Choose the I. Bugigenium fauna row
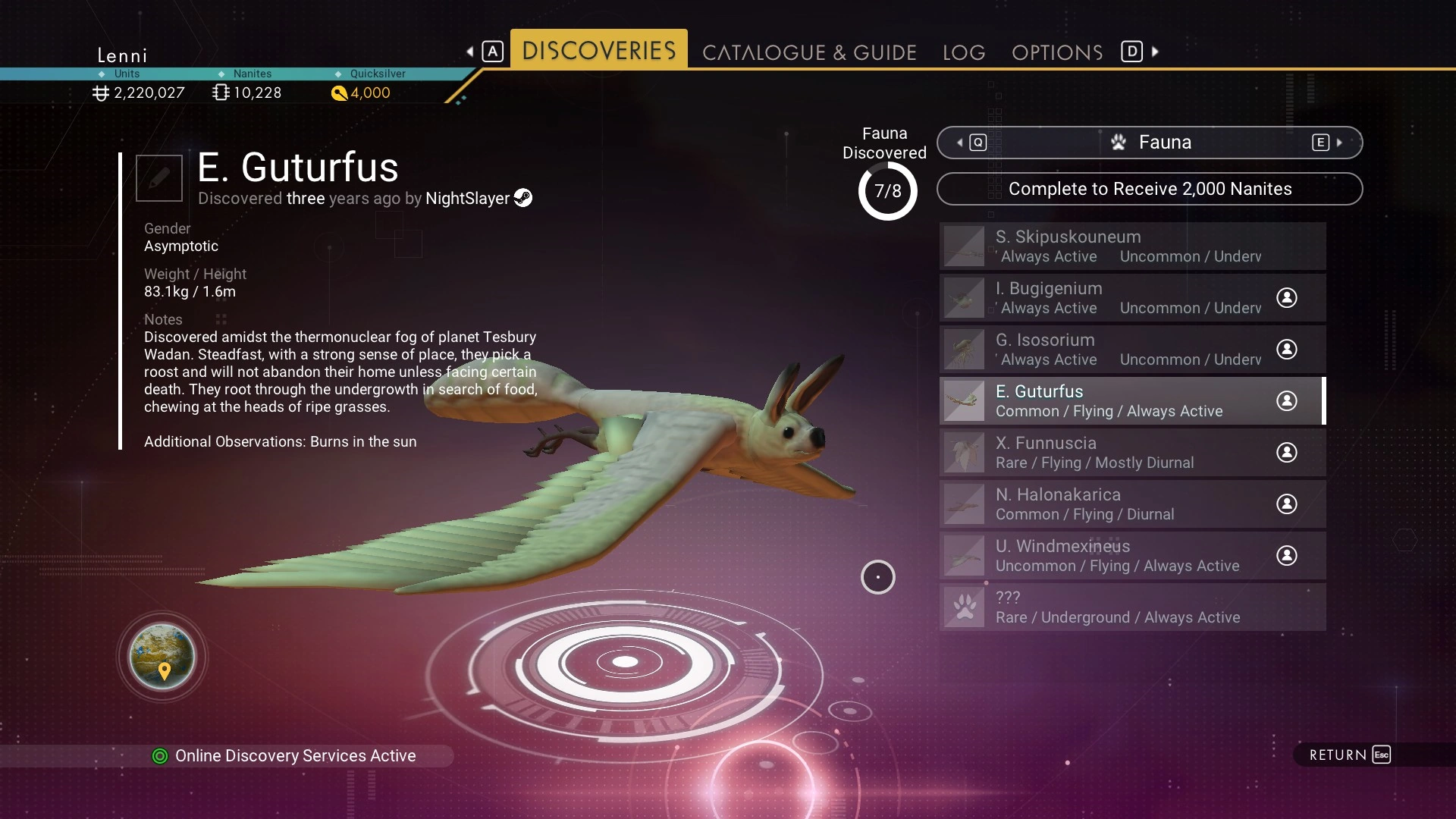The width and height of the screenshot is (1456, 819). point(1132,297)
